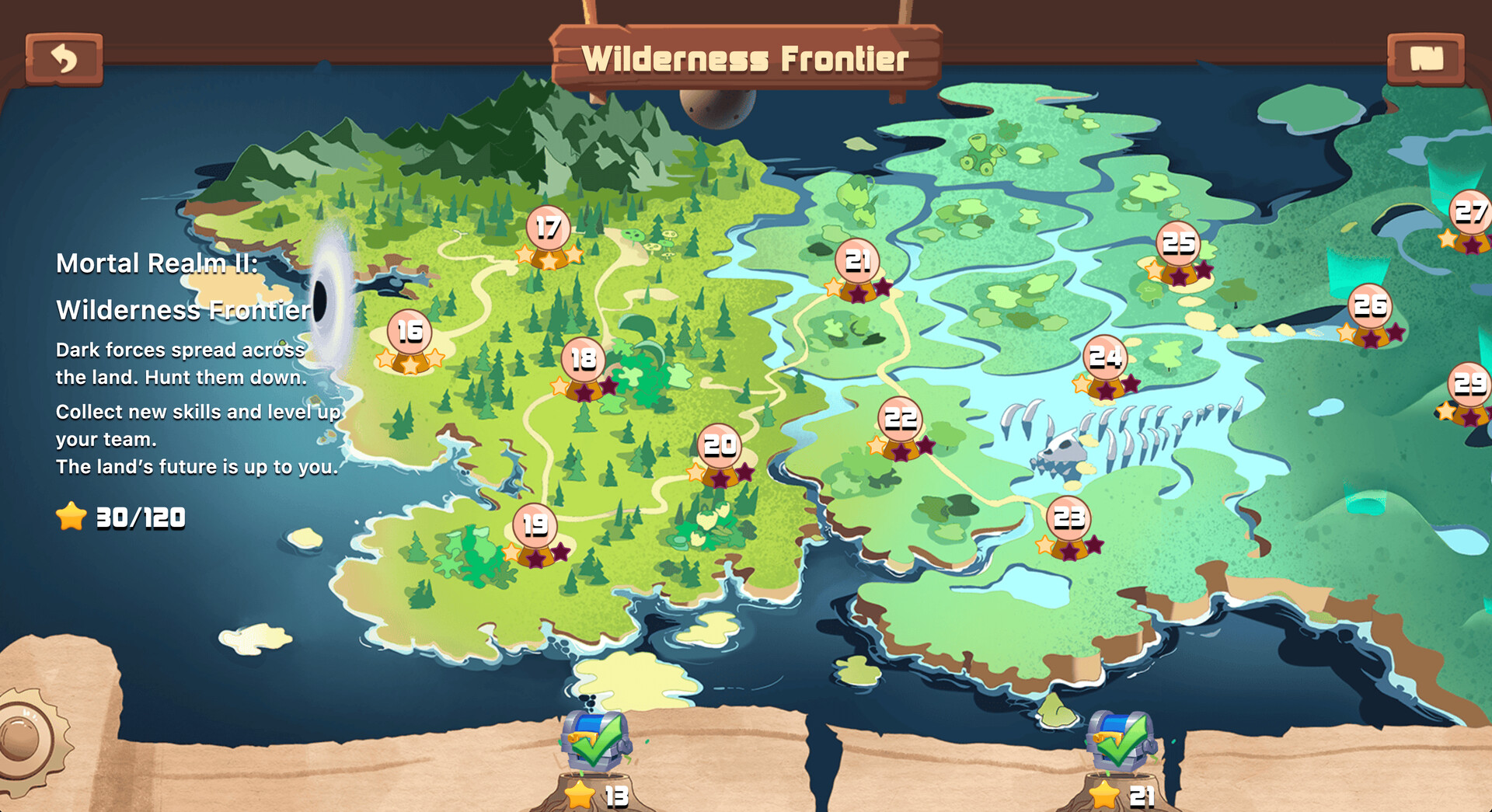Click the 30/120 star progress counter
This screenshot has width=1492, height=812.
(x=120, y=514)
